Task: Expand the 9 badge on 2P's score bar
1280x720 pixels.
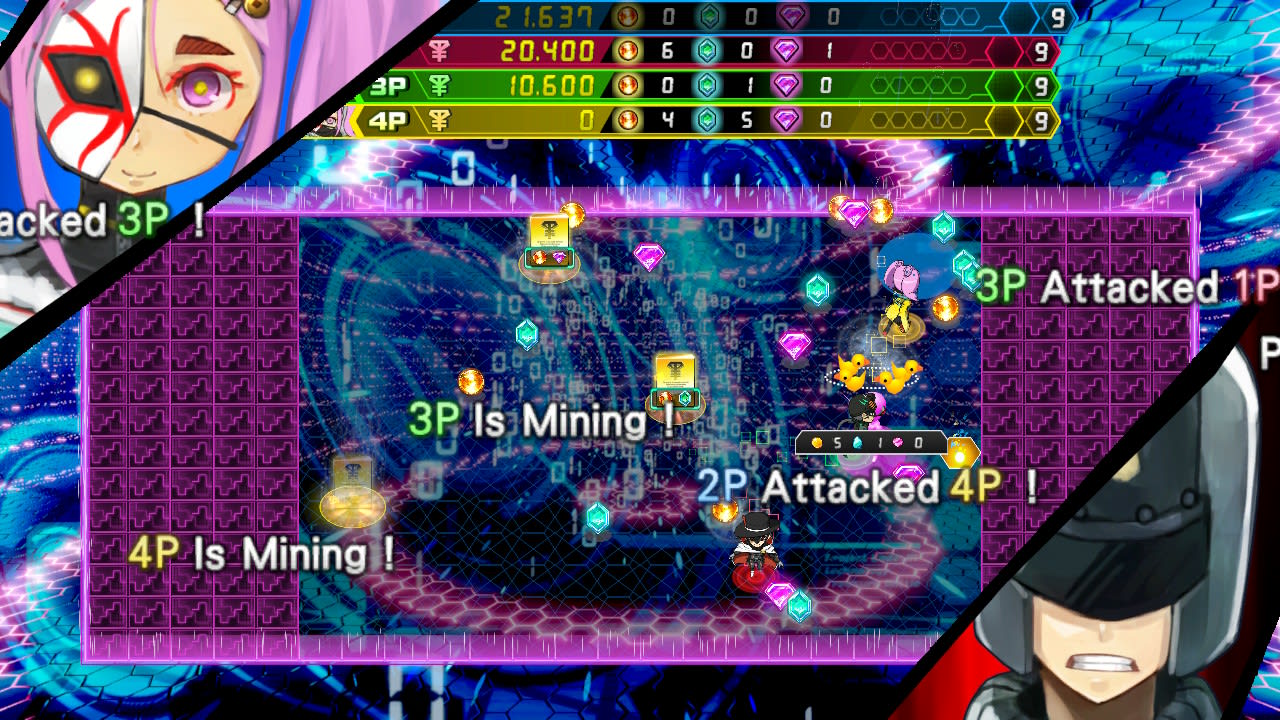Action: 1039,49
